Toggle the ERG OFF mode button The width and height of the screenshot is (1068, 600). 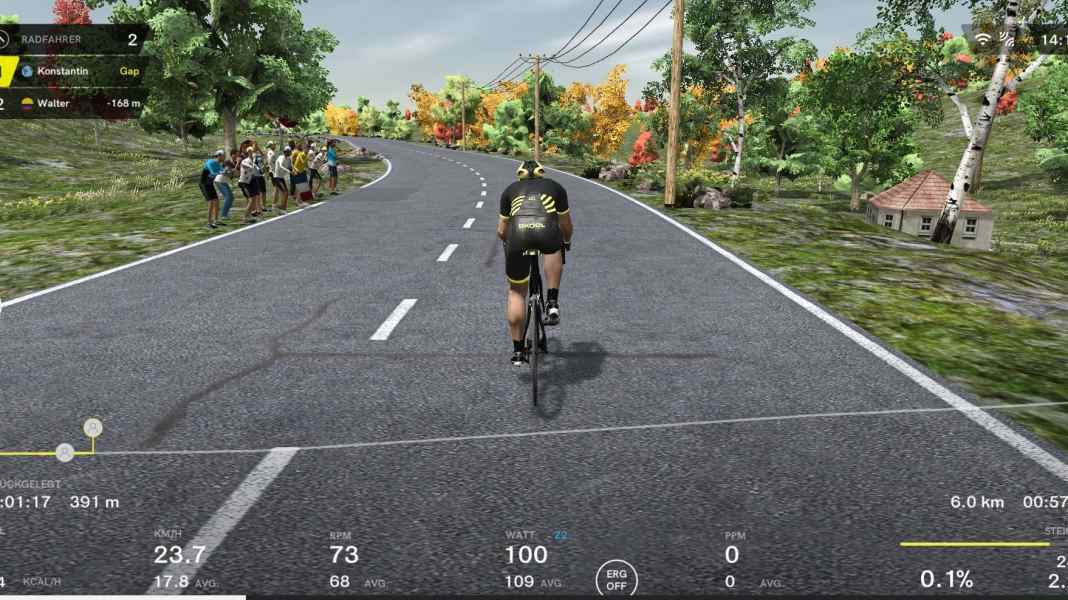pos(616,579)
